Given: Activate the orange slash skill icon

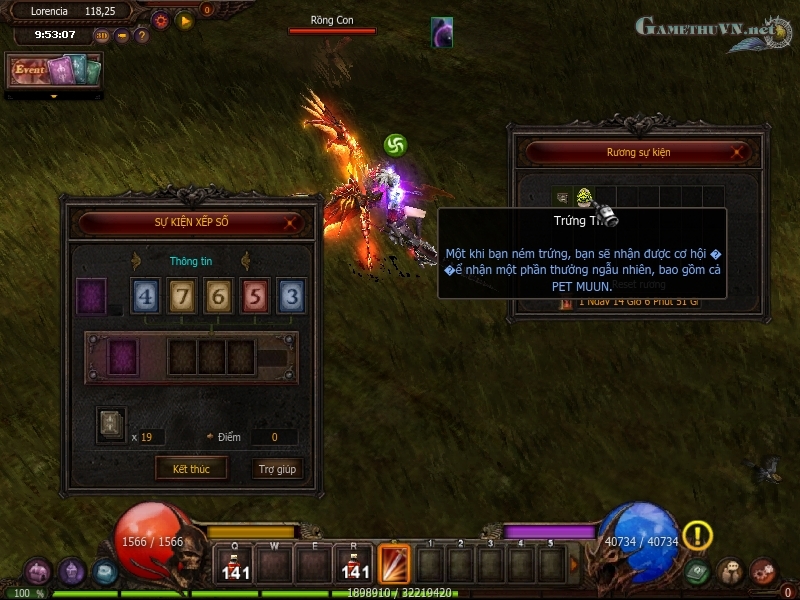Looking at the screenshot, I should [x=394, y=562].
